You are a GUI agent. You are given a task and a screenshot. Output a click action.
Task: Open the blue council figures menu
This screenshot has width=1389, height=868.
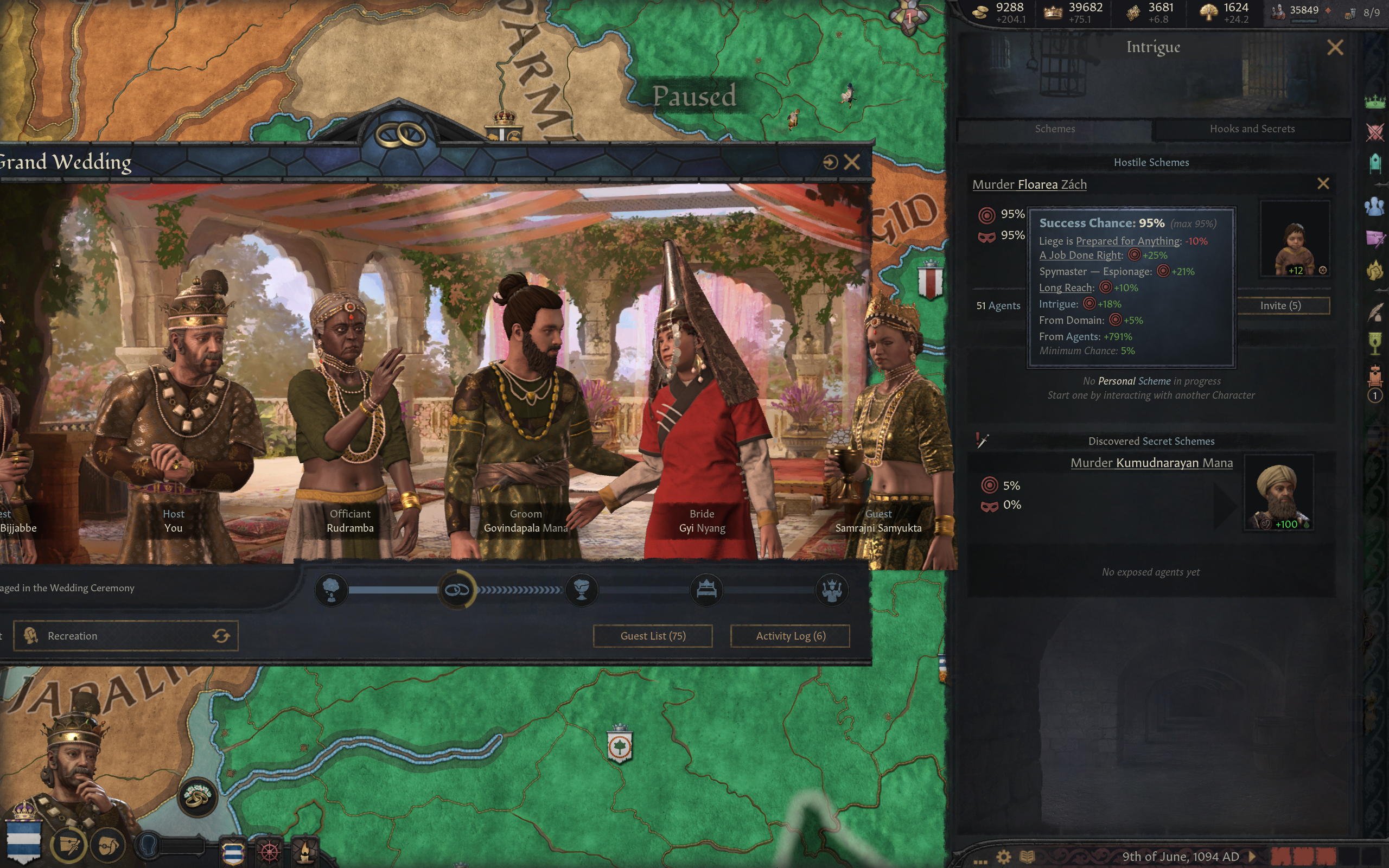point(1375,206)
